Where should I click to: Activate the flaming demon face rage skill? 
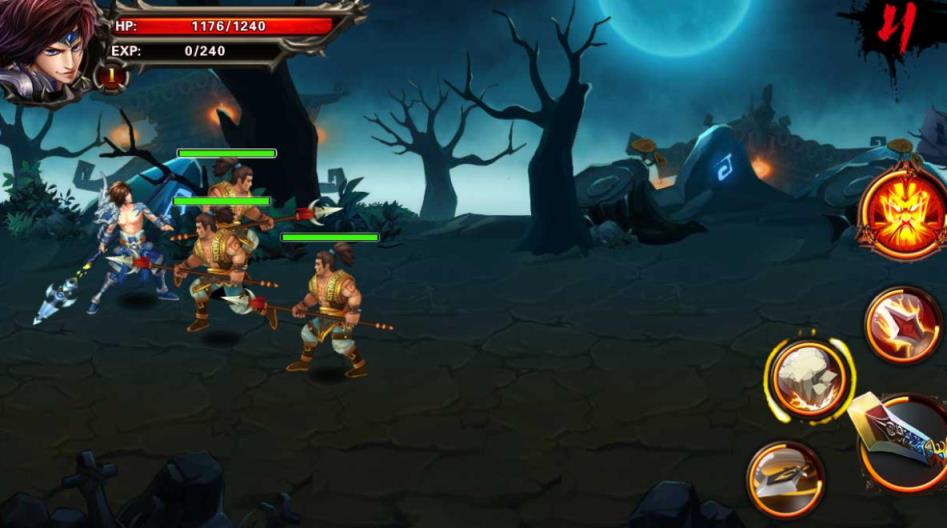click(903, 213)
